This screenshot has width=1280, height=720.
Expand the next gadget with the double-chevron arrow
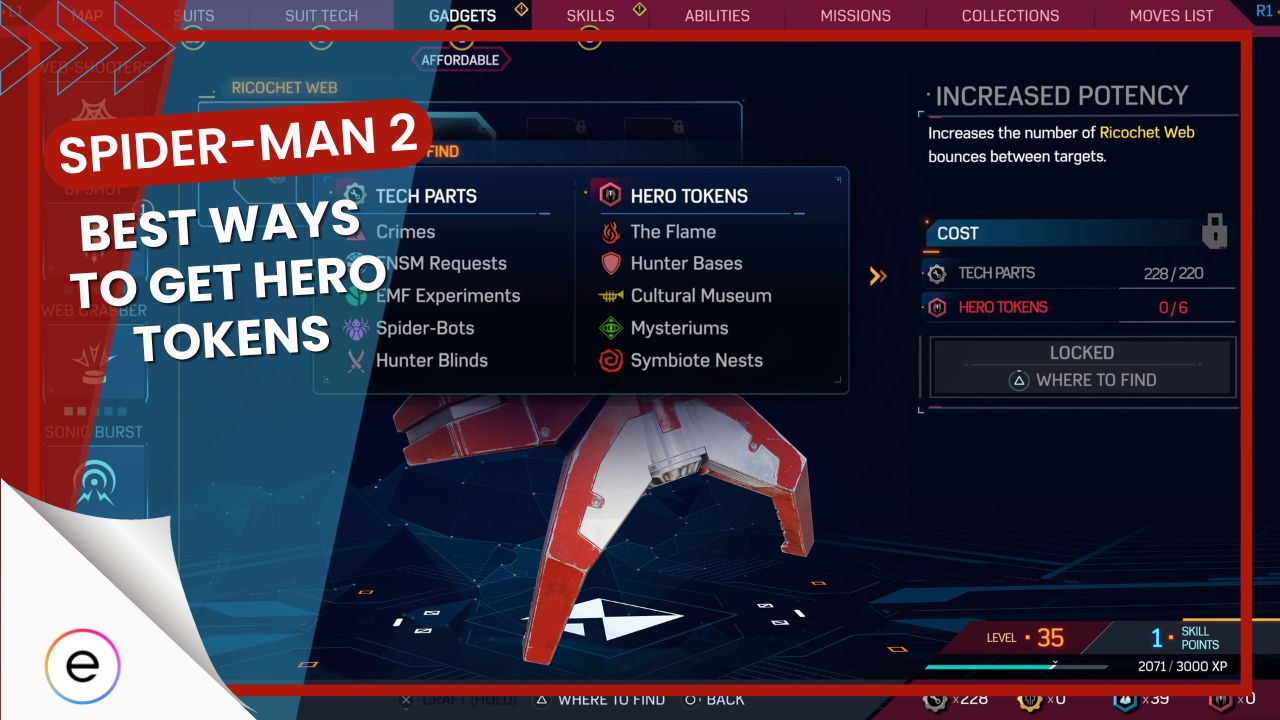(879, 276)
